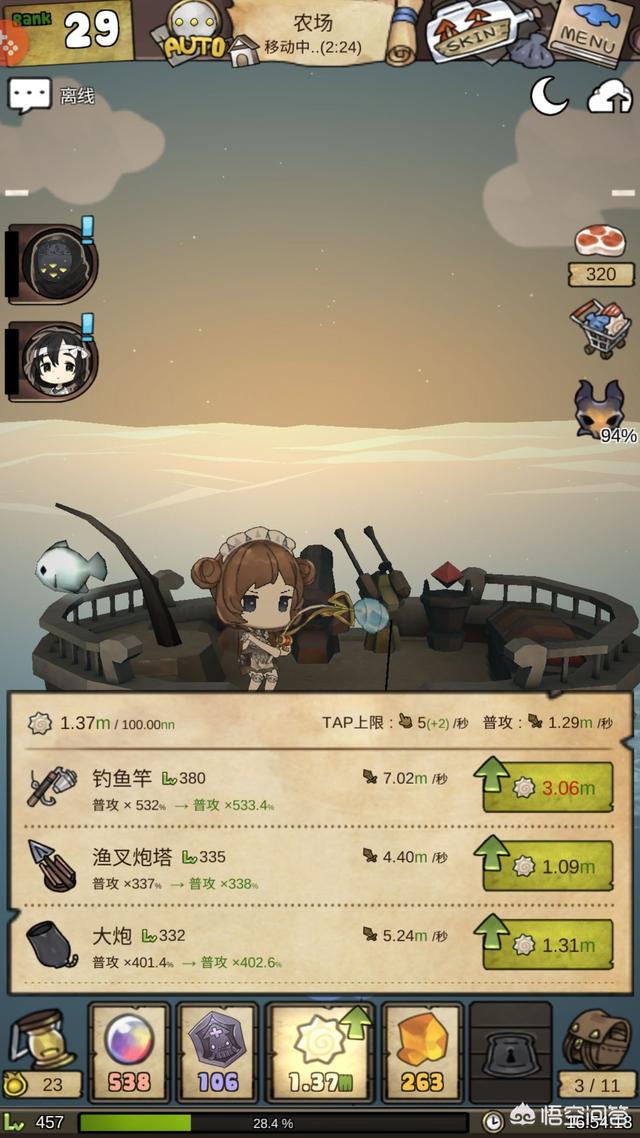Toggle the moon night mode icon
Screen dimensions: 640x1138
[548, 96]
